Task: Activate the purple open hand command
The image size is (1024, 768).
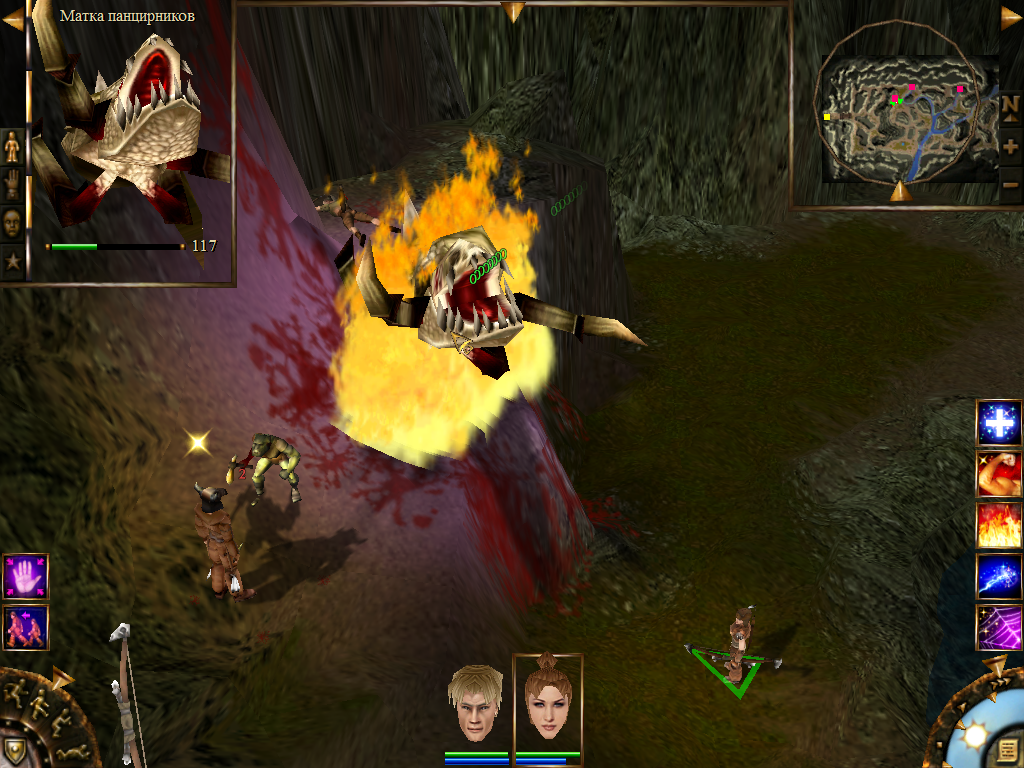Action: coord(25,577)
